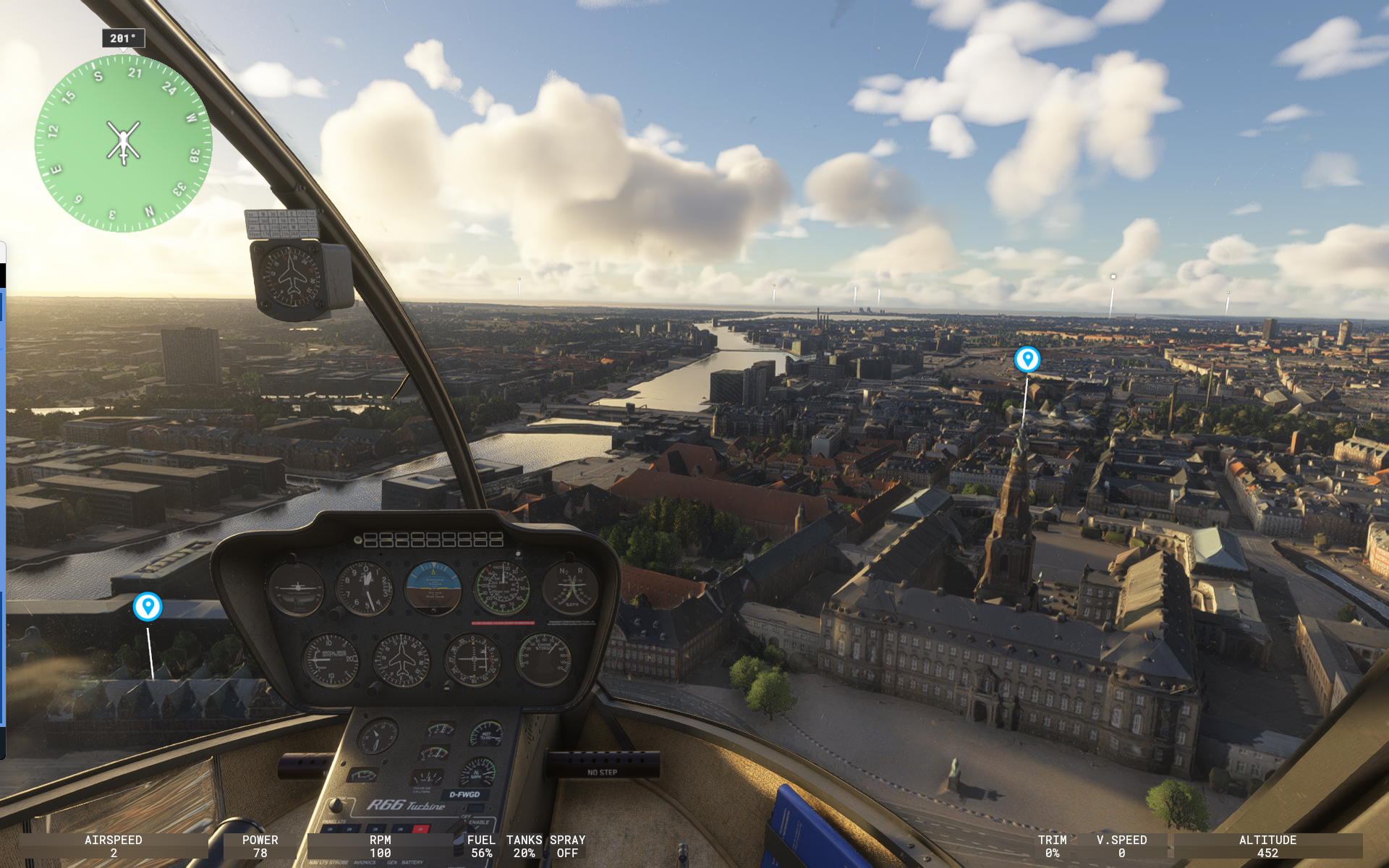
Task: Click the green compass heading dial
Action: (x=123, y=143)
